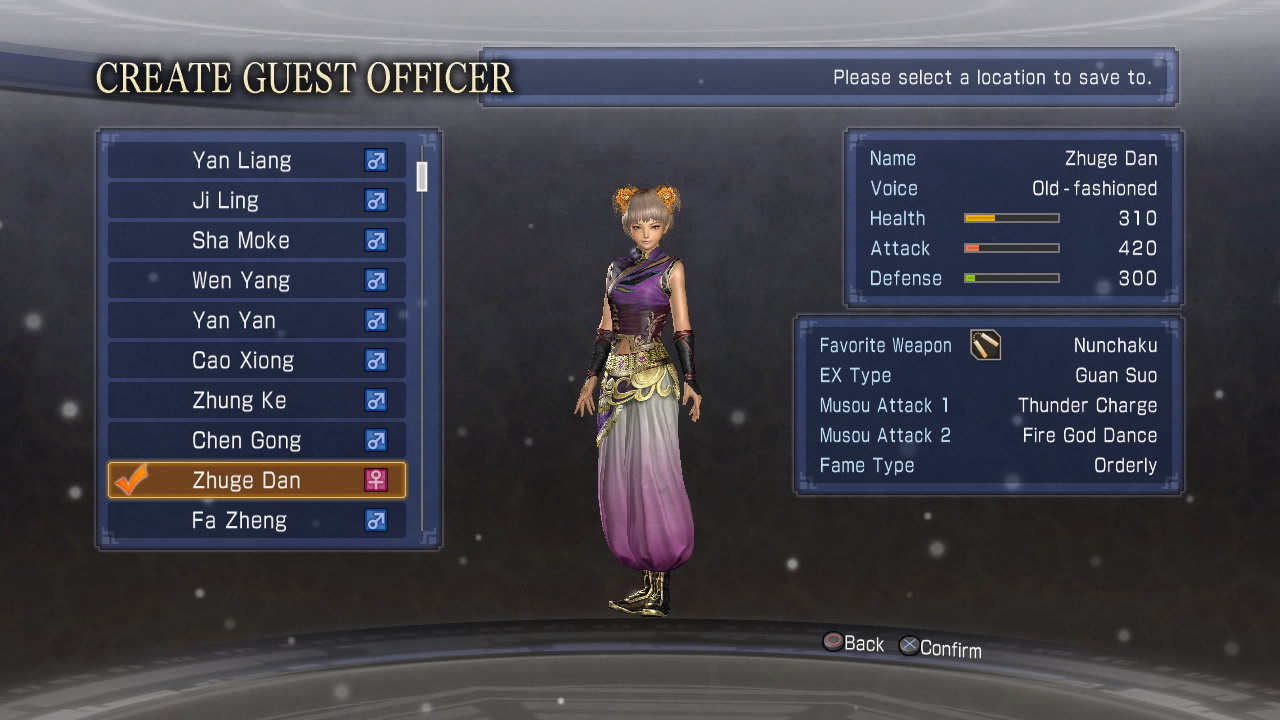Select the Cao Xiong officer slot
1280x720 pixels.
pos(256,361)
